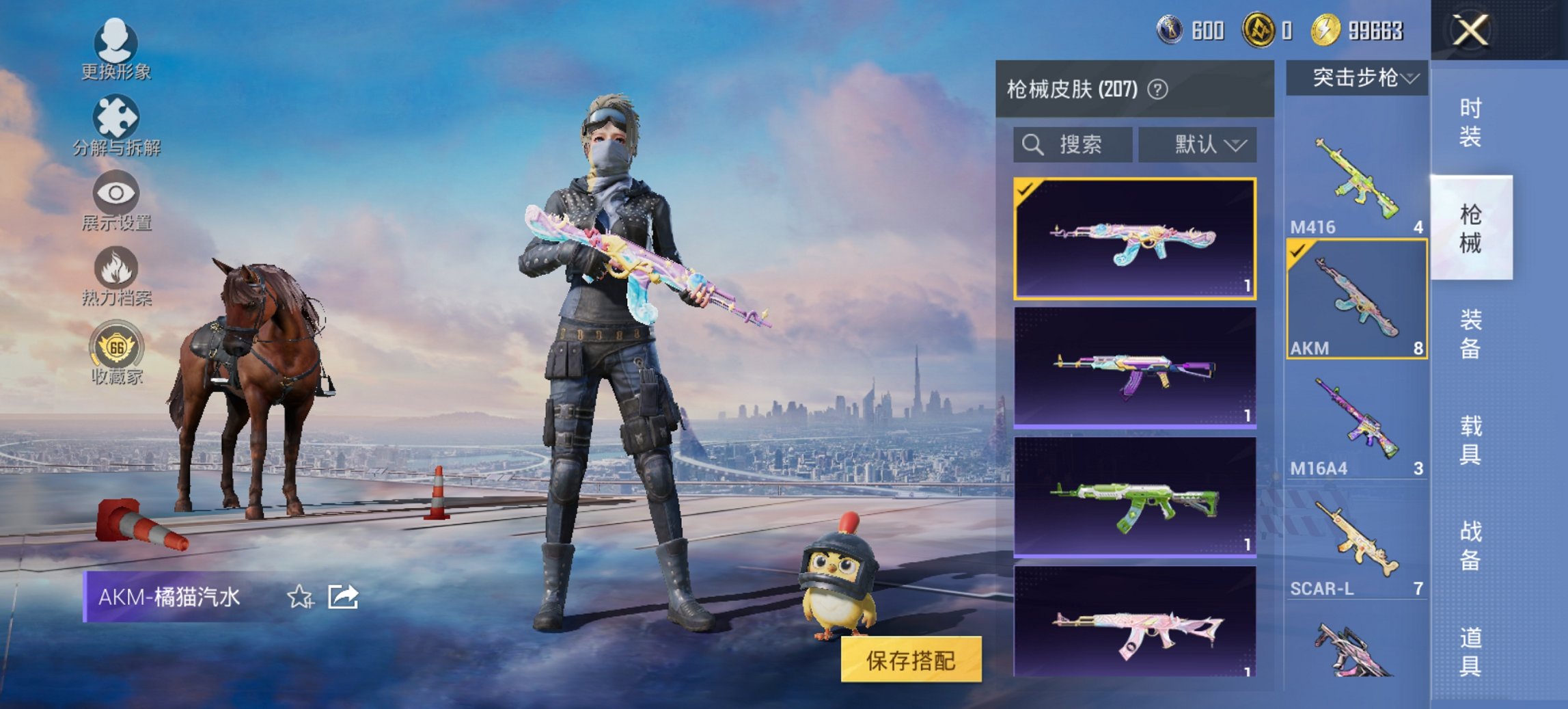The width and height of the screenshot is (1568, 709).
Task: Open the 默认 sort order dropdown
Action: tap(1197, 145)
